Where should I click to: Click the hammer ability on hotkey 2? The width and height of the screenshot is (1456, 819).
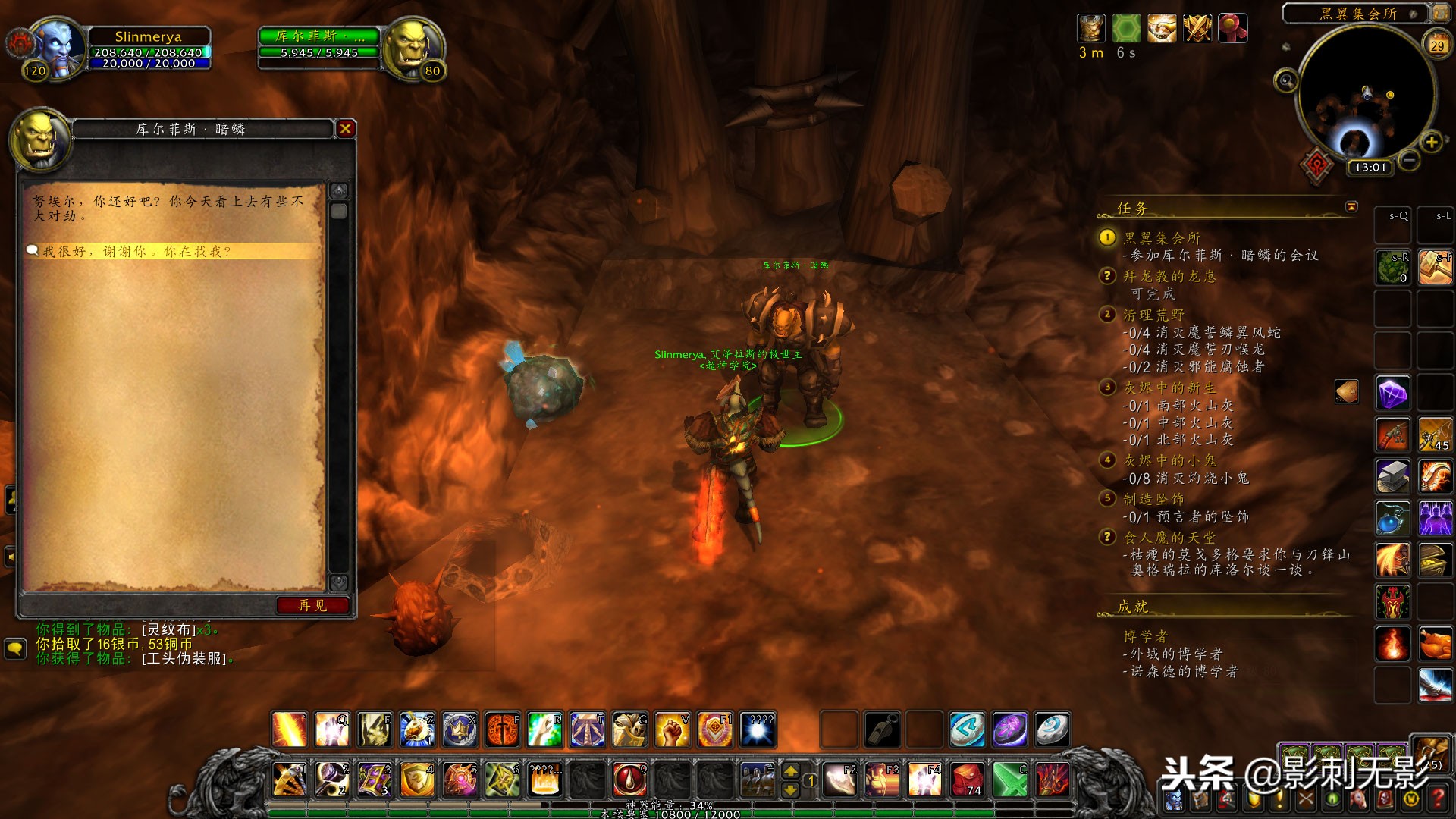tap(332, 780)
